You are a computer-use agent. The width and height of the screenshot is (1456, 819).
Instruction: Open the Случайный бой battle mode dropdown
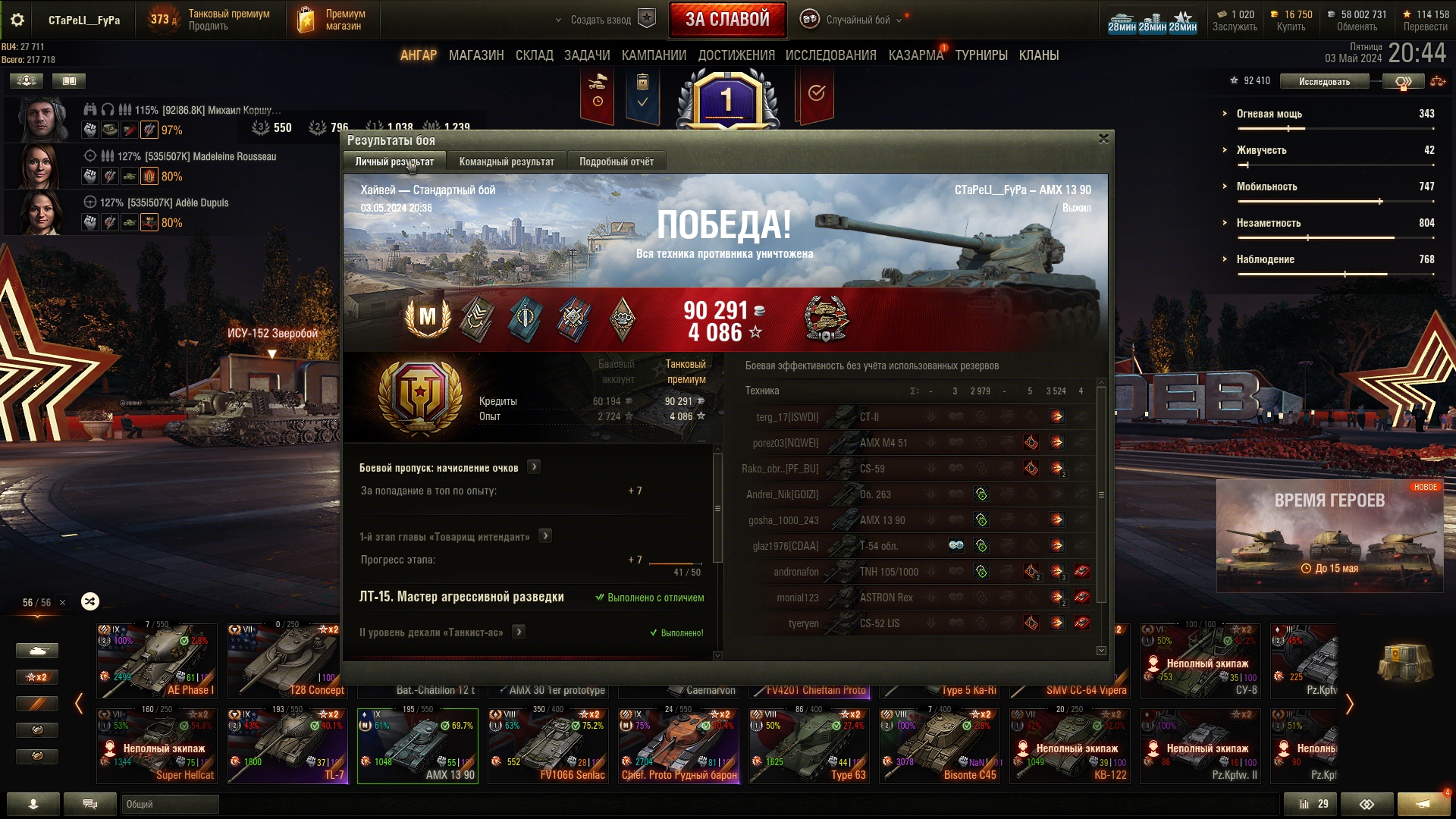click(x=857, y=20)
